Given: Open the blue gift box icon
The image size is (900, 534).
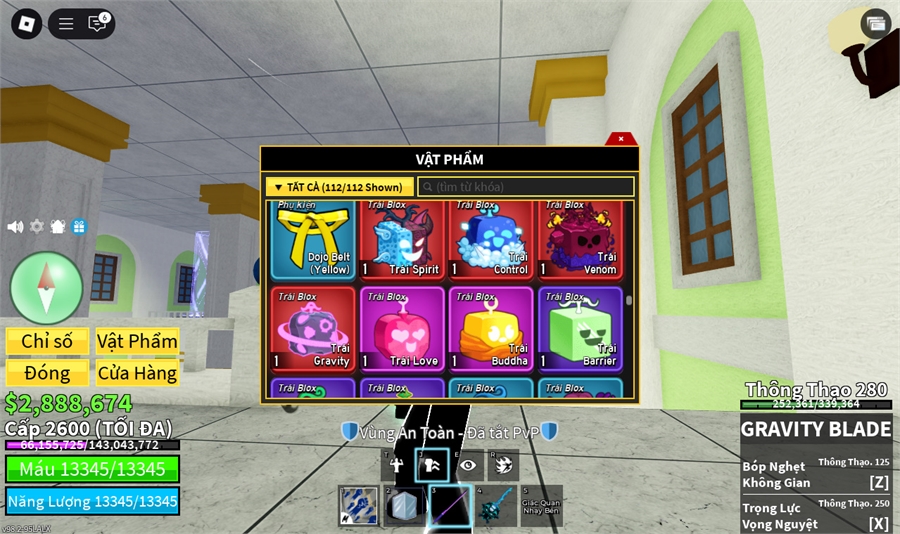Looking at the screenshot, I should pyautogui.click(x=79, y=227).
